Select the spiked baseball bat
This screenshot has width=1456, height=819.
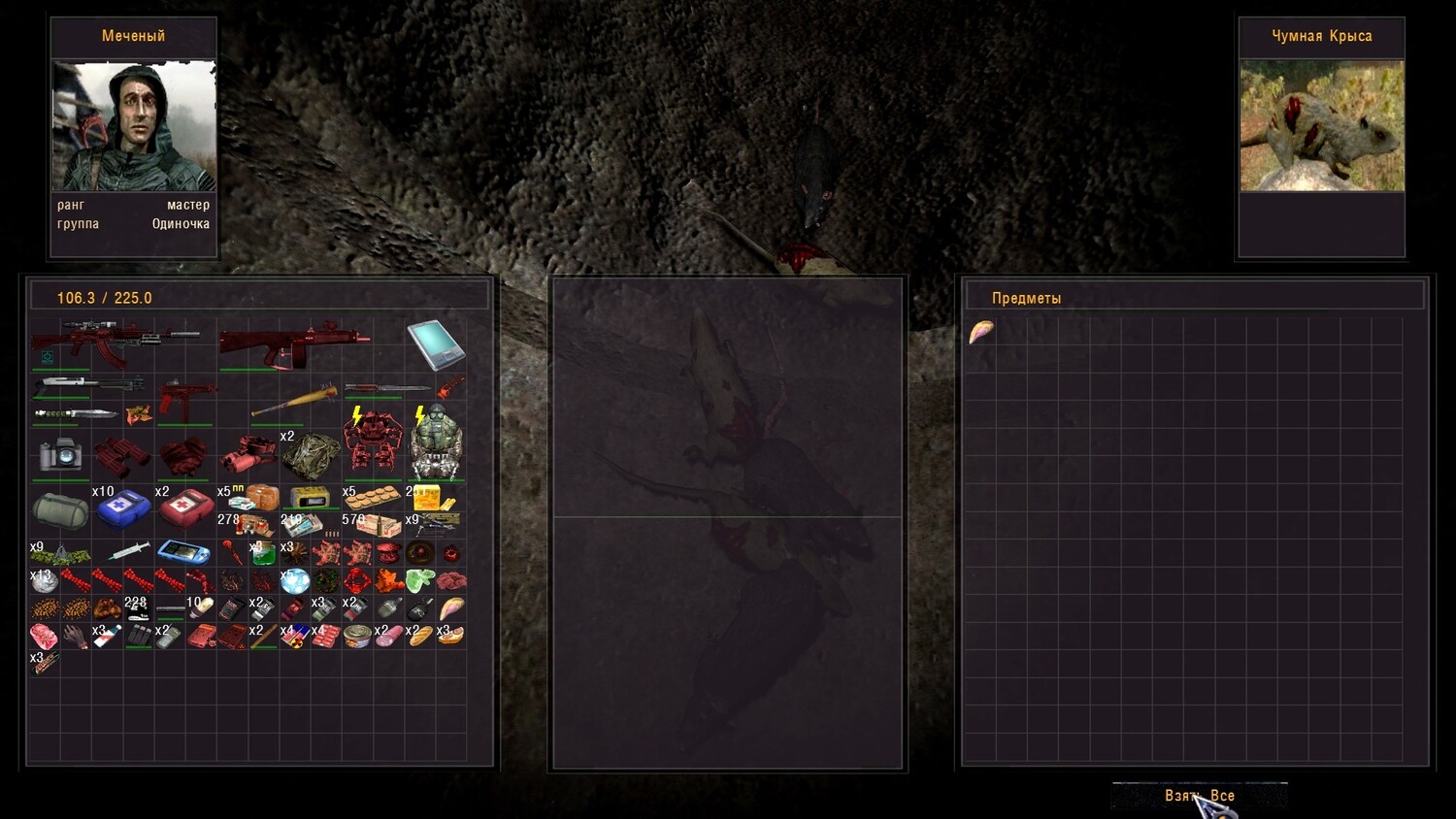294,401
